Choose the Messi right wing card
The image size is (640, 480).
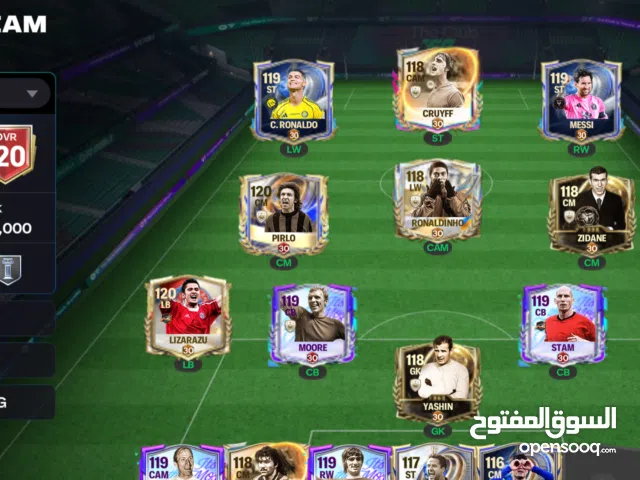coord(581,98)
